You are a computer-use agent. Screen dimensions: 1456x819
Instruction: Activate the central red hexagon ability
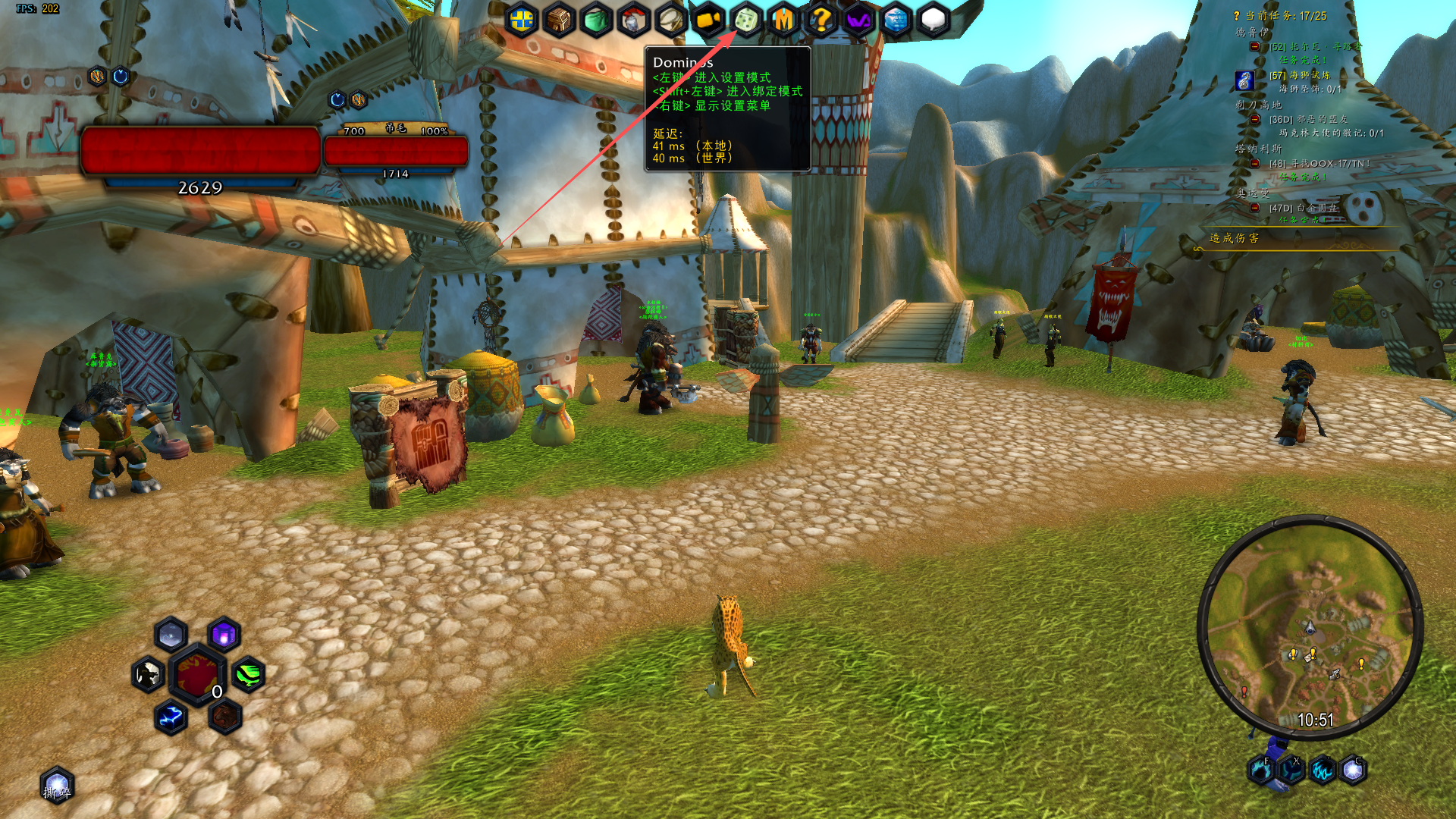click(x=197, y=674)
